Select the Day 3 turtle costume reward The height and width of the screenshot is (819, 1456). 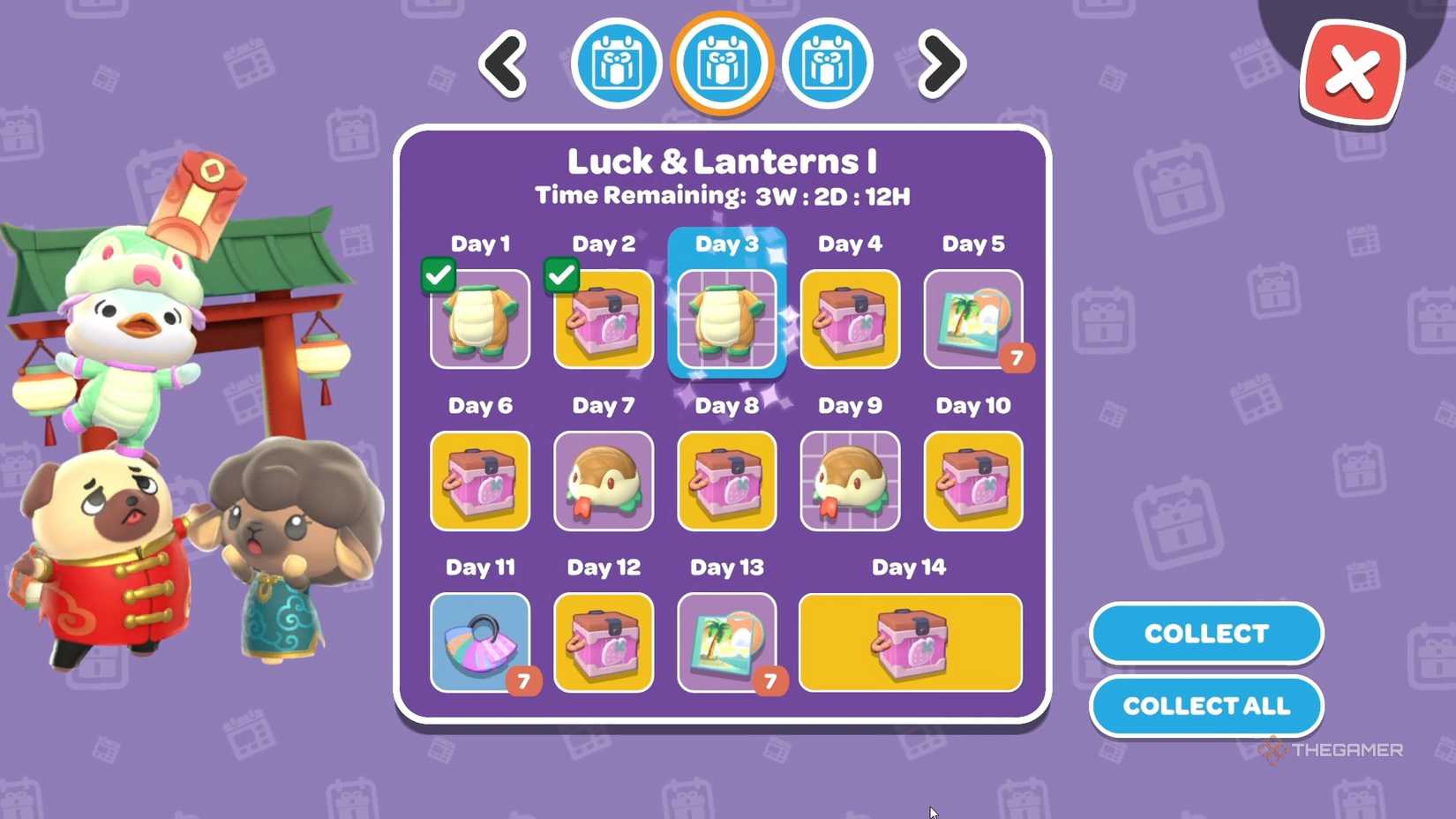click(x=725, y=320)
